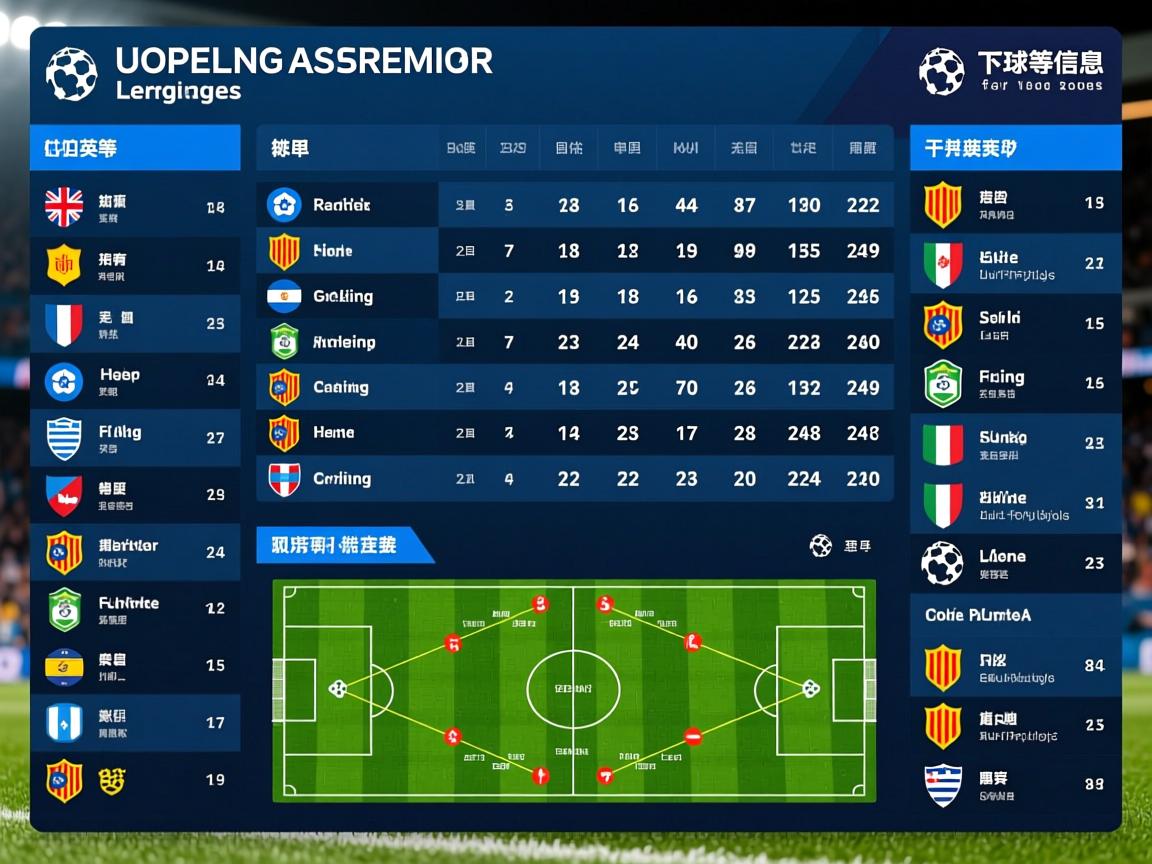This screenshot has height=864, width=1152.
Task: Open the Cole Plumtea section header
Action: coord(1015,615)
